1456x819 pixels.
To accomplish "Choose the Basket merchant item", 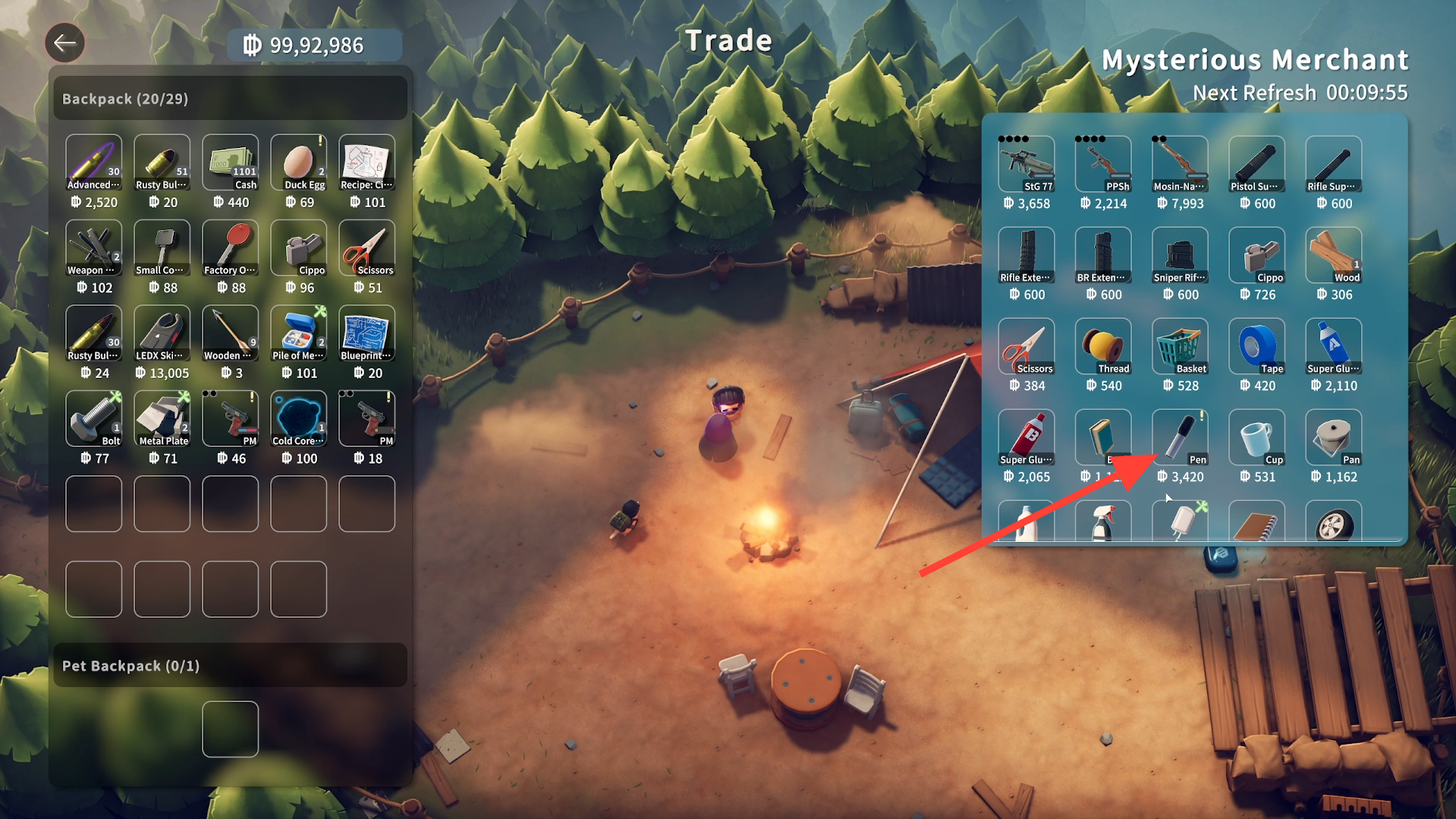I will click(x=1179, y=347).
